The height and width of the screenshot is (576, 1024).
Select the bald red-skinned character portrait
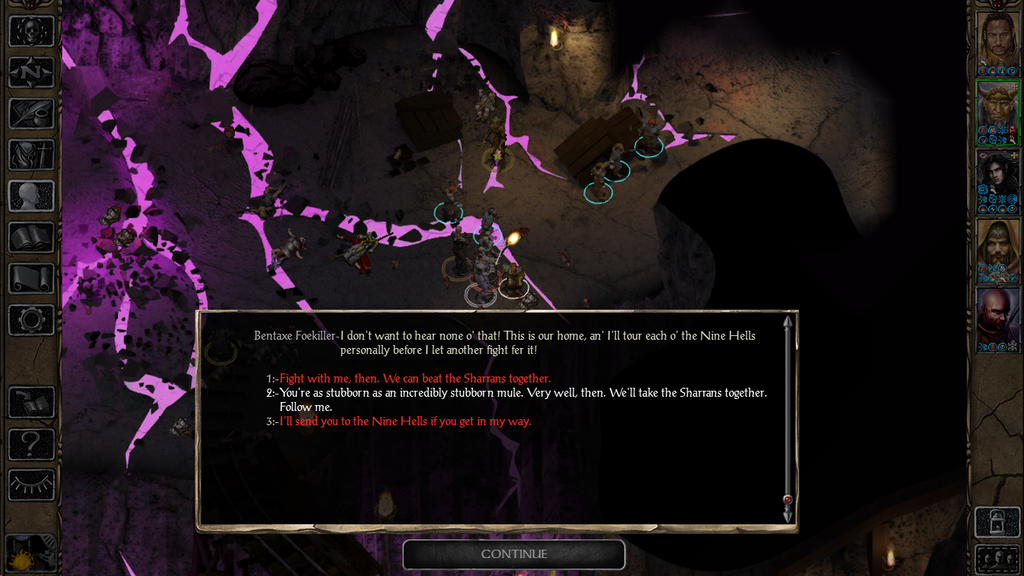(x=997, y=317)
